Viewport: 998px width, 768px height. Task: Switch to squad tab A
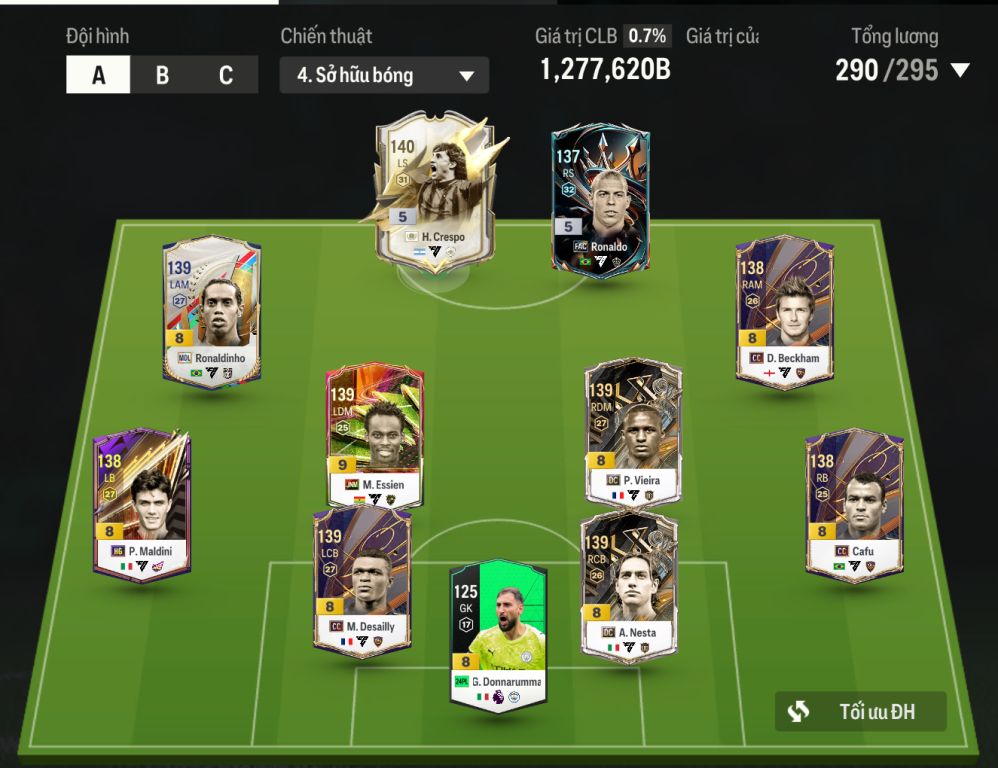(x=98, y=75)
